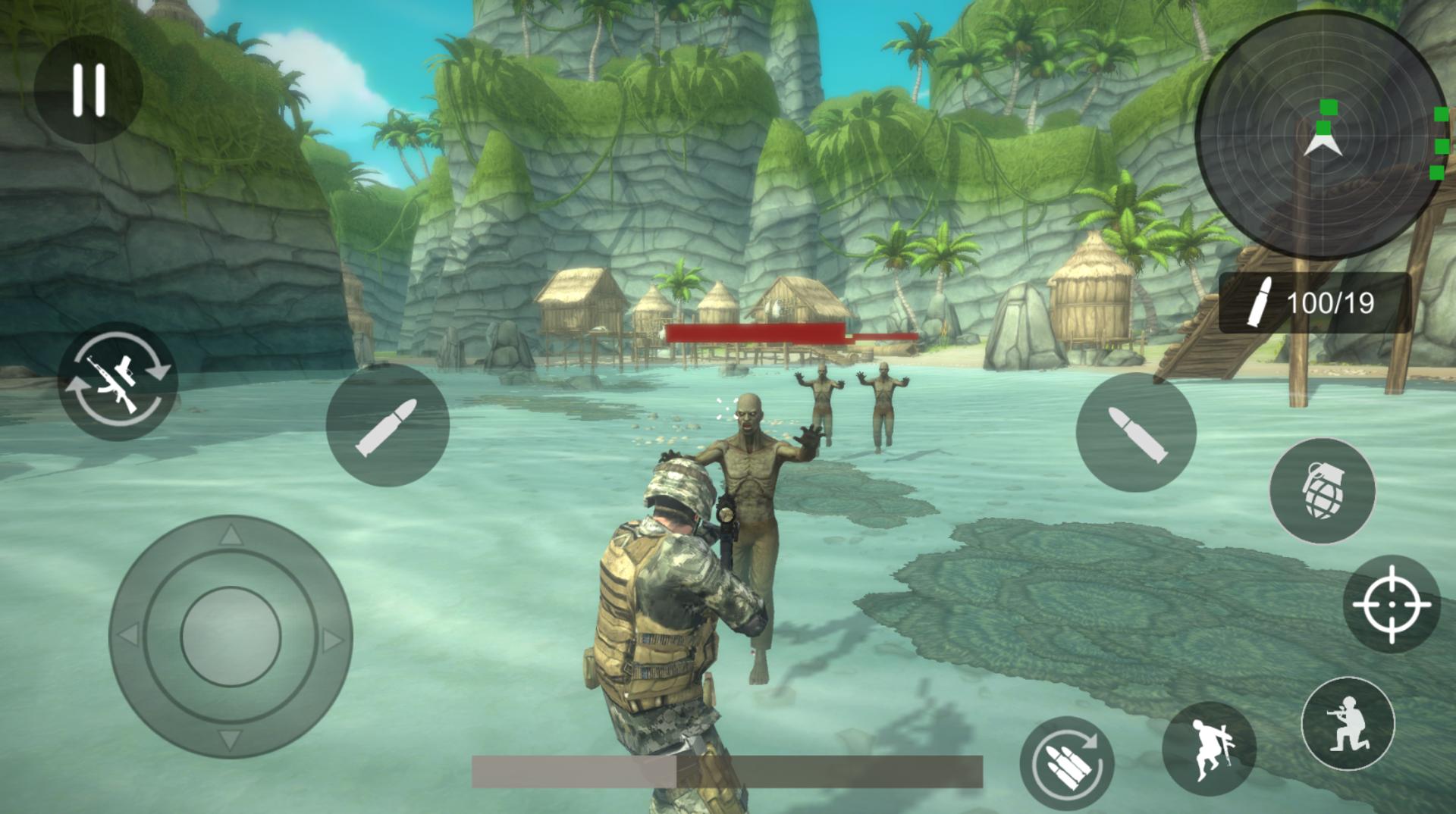Switch weapon with the rifle swap button
1456x814 pixels.
pyautogui.click(x=118, y=381)
